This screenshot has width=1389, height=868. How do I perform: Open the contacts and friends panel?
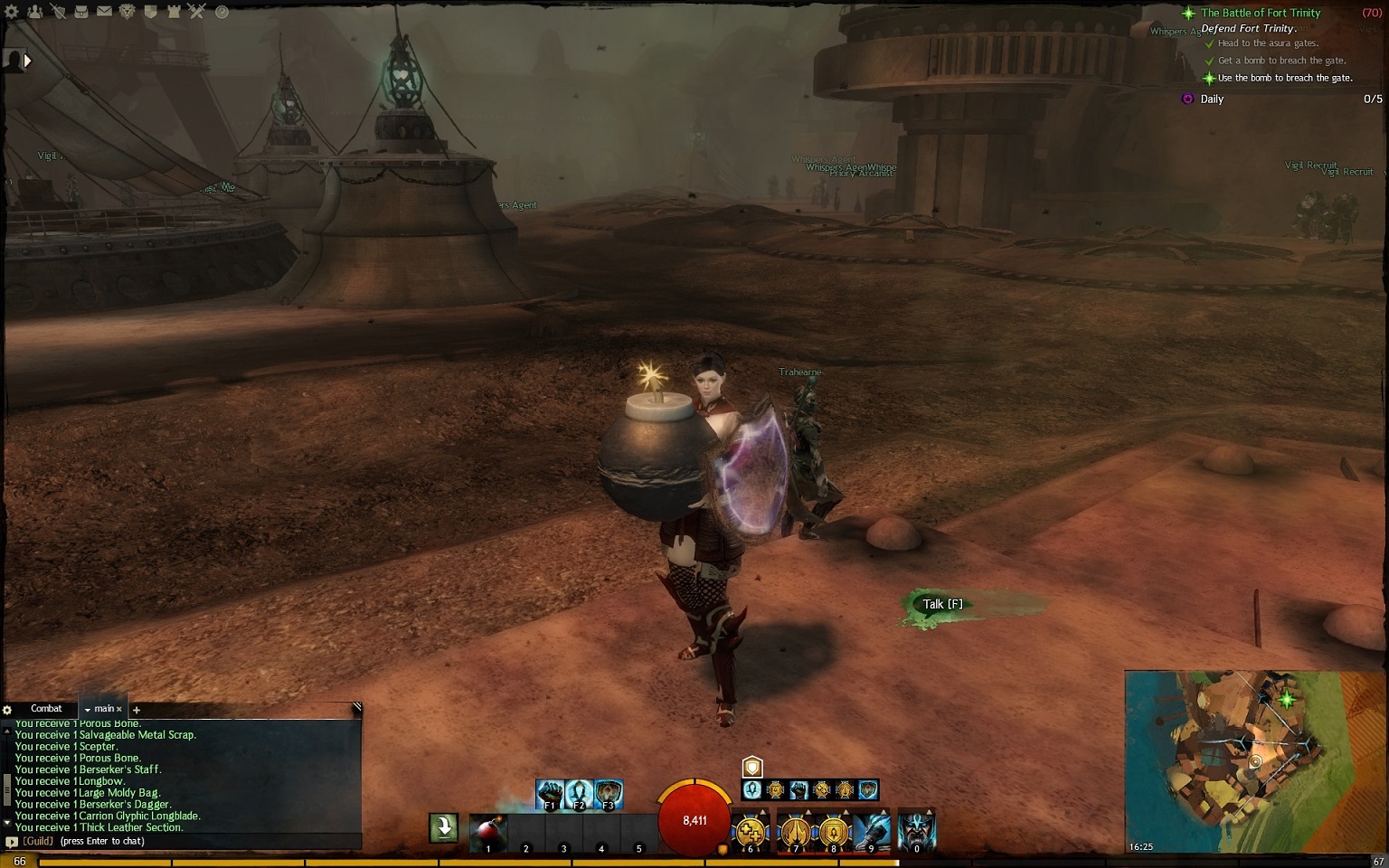[34, 12]
